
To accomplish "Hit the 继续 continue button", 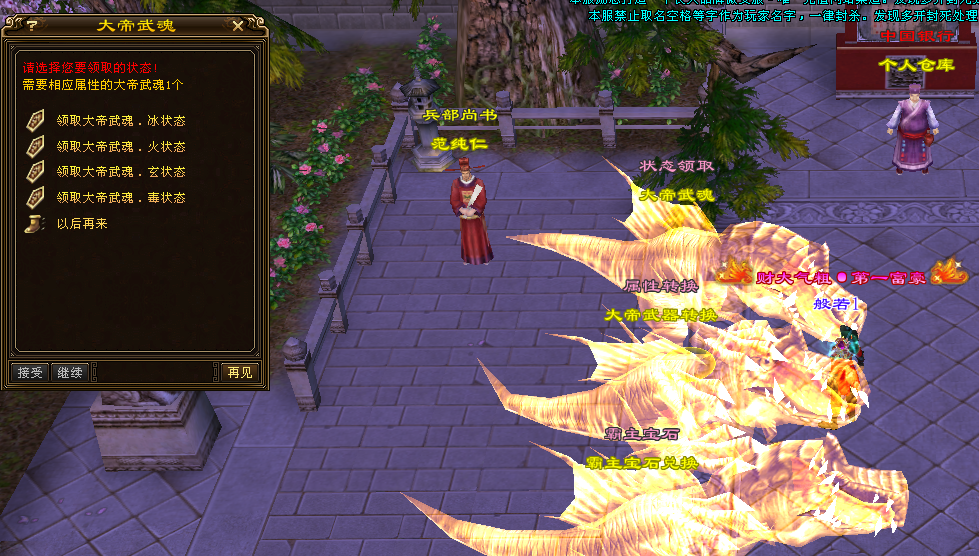I will click(x=70, y=372).
